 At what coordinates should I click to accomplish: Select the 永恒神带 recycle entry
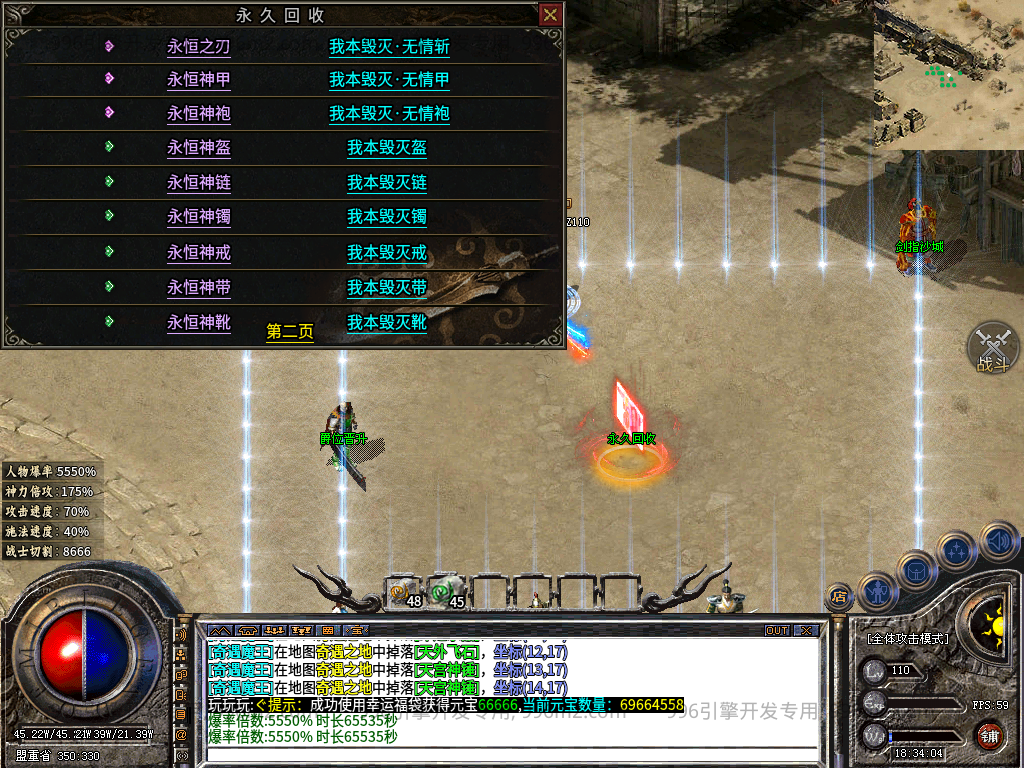[x=198, y=288]
